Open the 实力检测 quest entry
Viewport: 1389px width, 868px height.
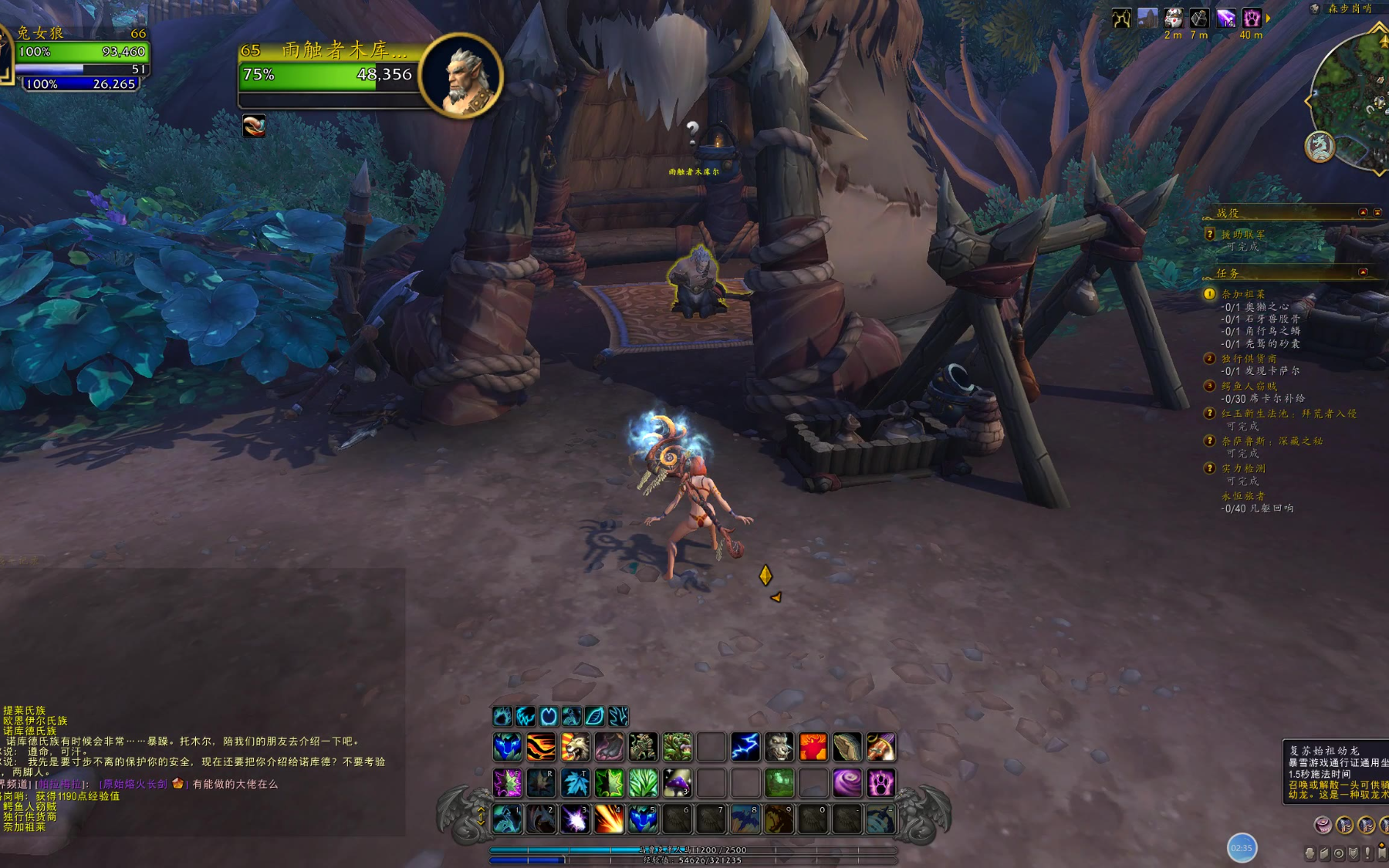tap(1243, 468)
